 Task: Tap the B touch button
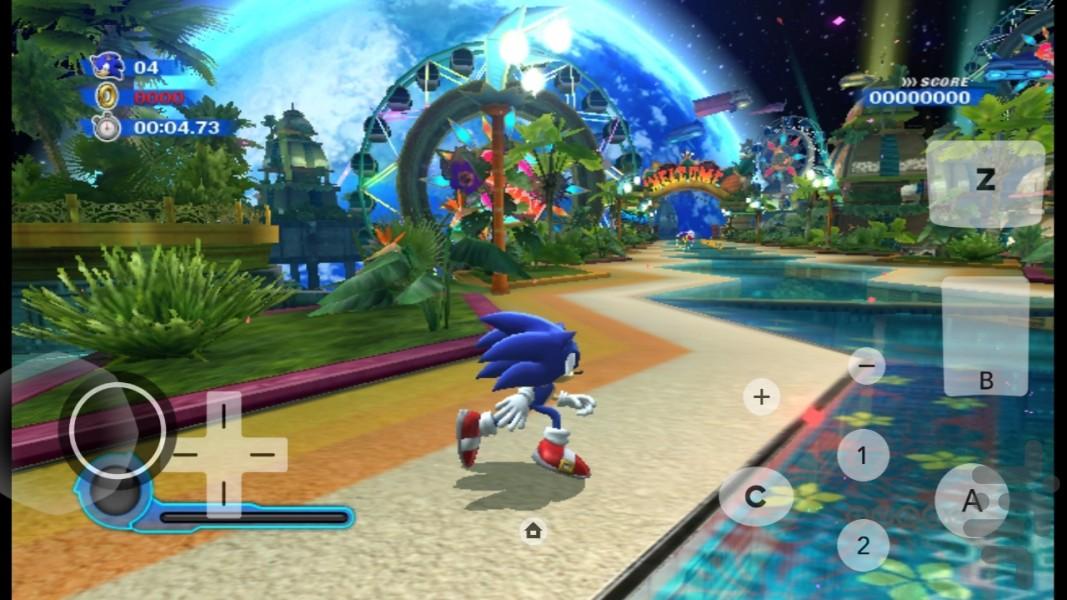[985, 336]
